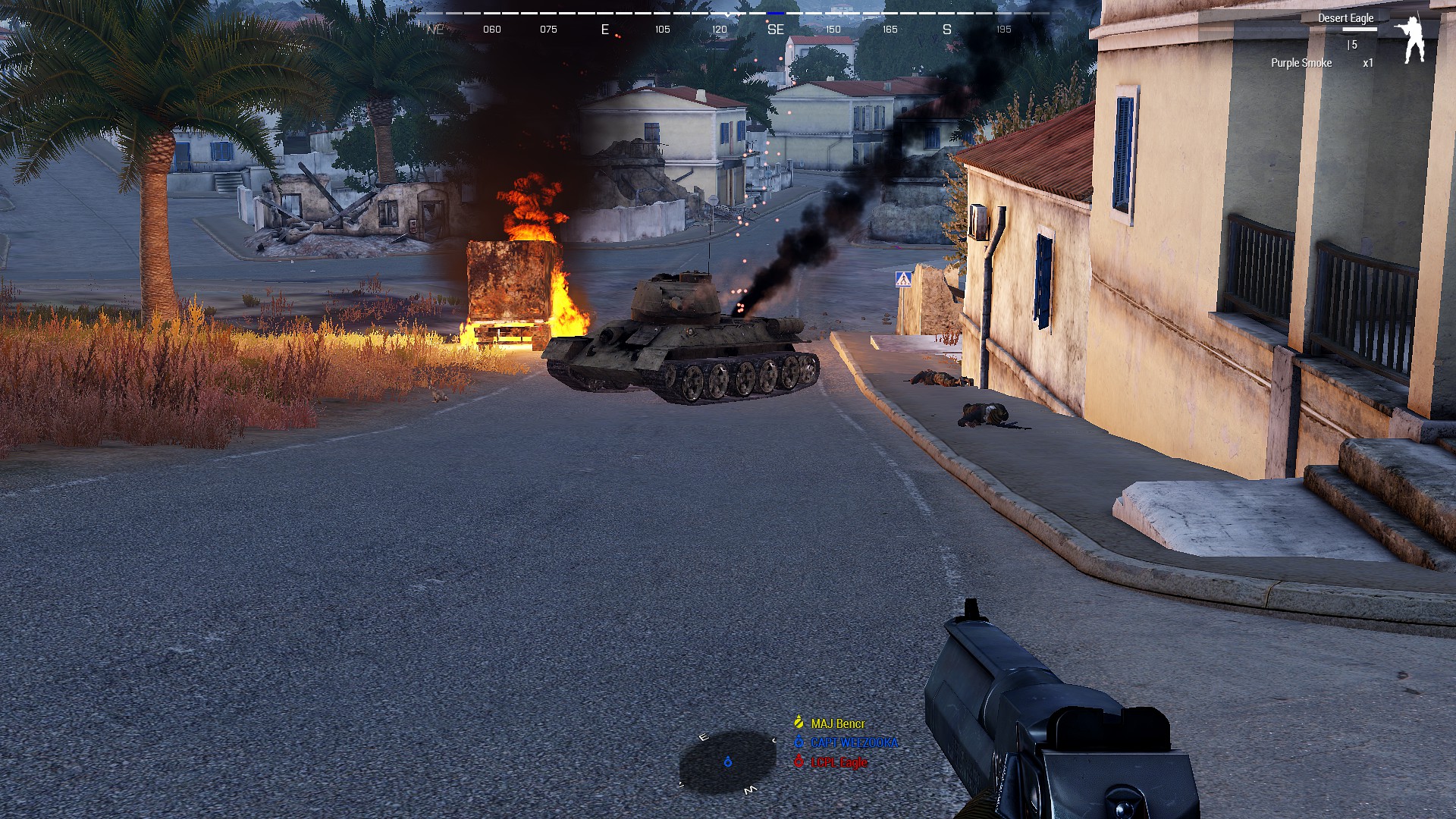Click the SE bearing on the compass bar

click(775, 30)
